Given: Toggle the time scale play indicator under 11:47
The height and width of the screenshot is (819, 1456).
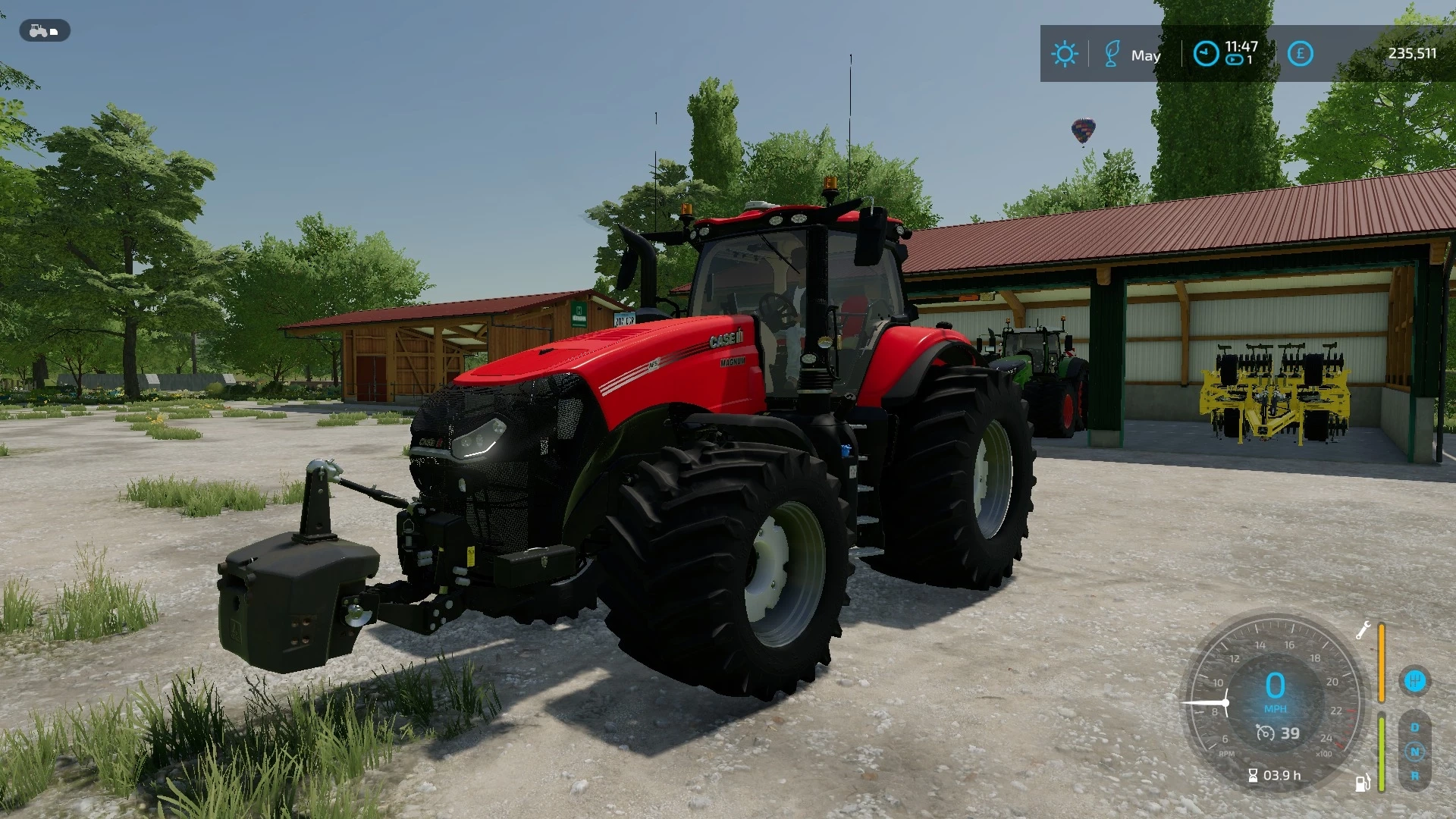Looking at the screenshot, I should click(1235, 59).
